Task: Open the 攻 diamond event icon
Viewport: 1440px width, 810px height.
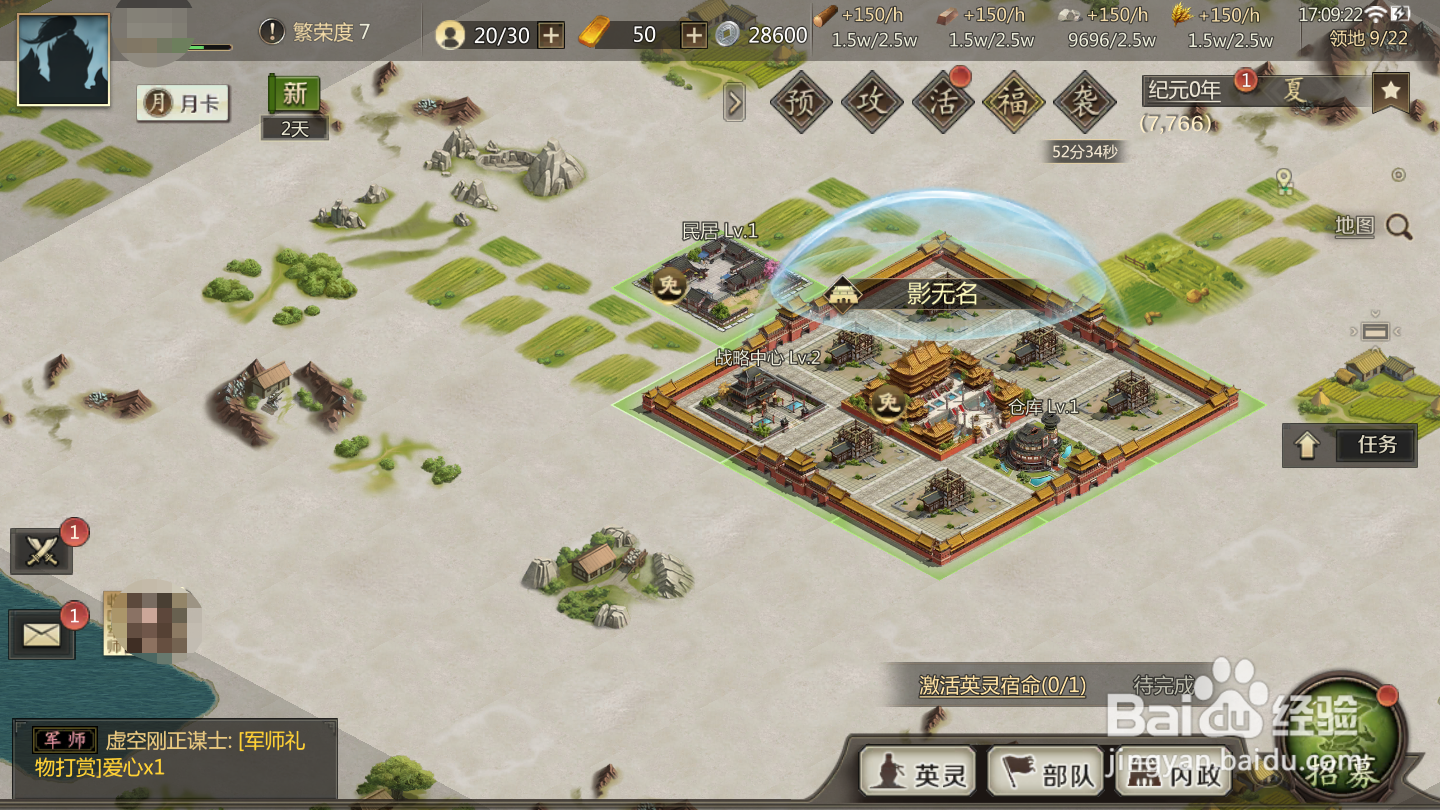Action: click(x=872, y=102)
